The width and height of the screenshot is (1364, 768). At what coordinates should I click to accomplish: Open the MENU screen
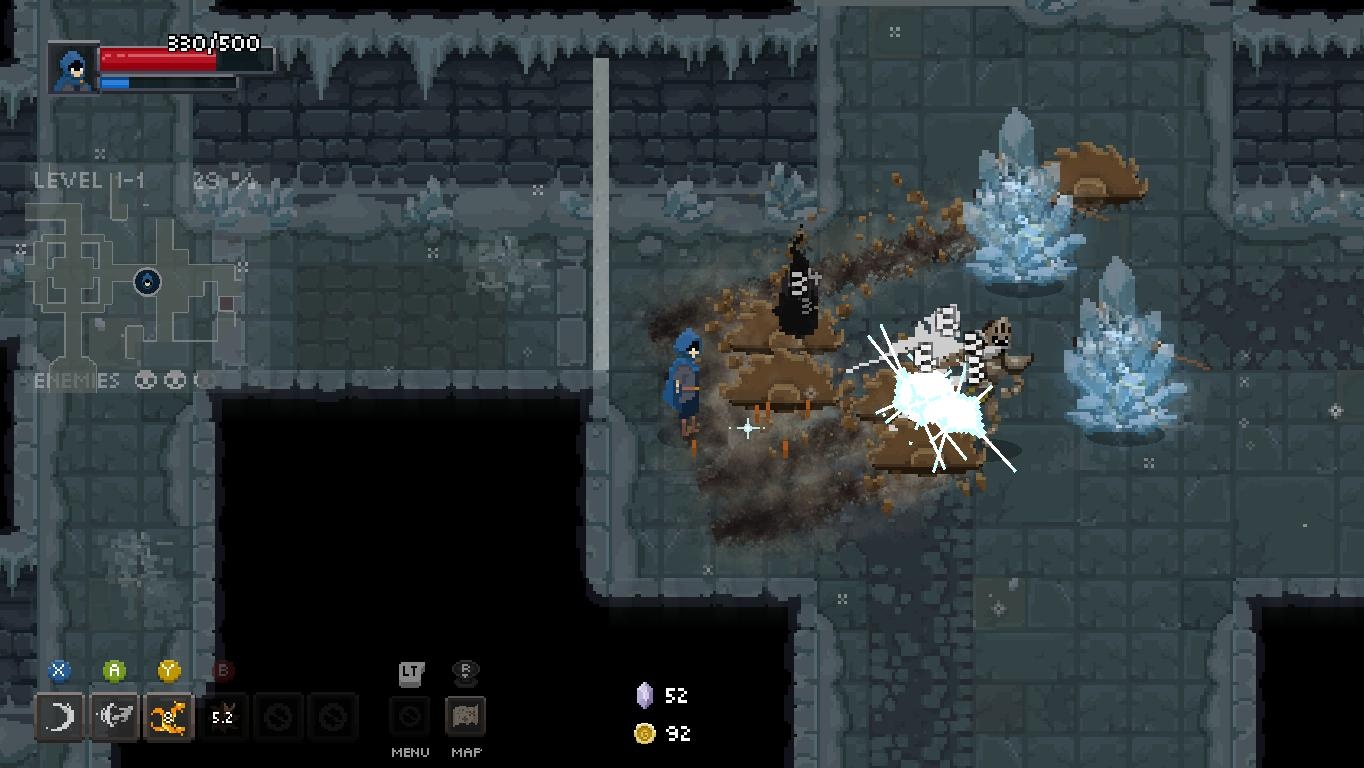pos(410,716)
